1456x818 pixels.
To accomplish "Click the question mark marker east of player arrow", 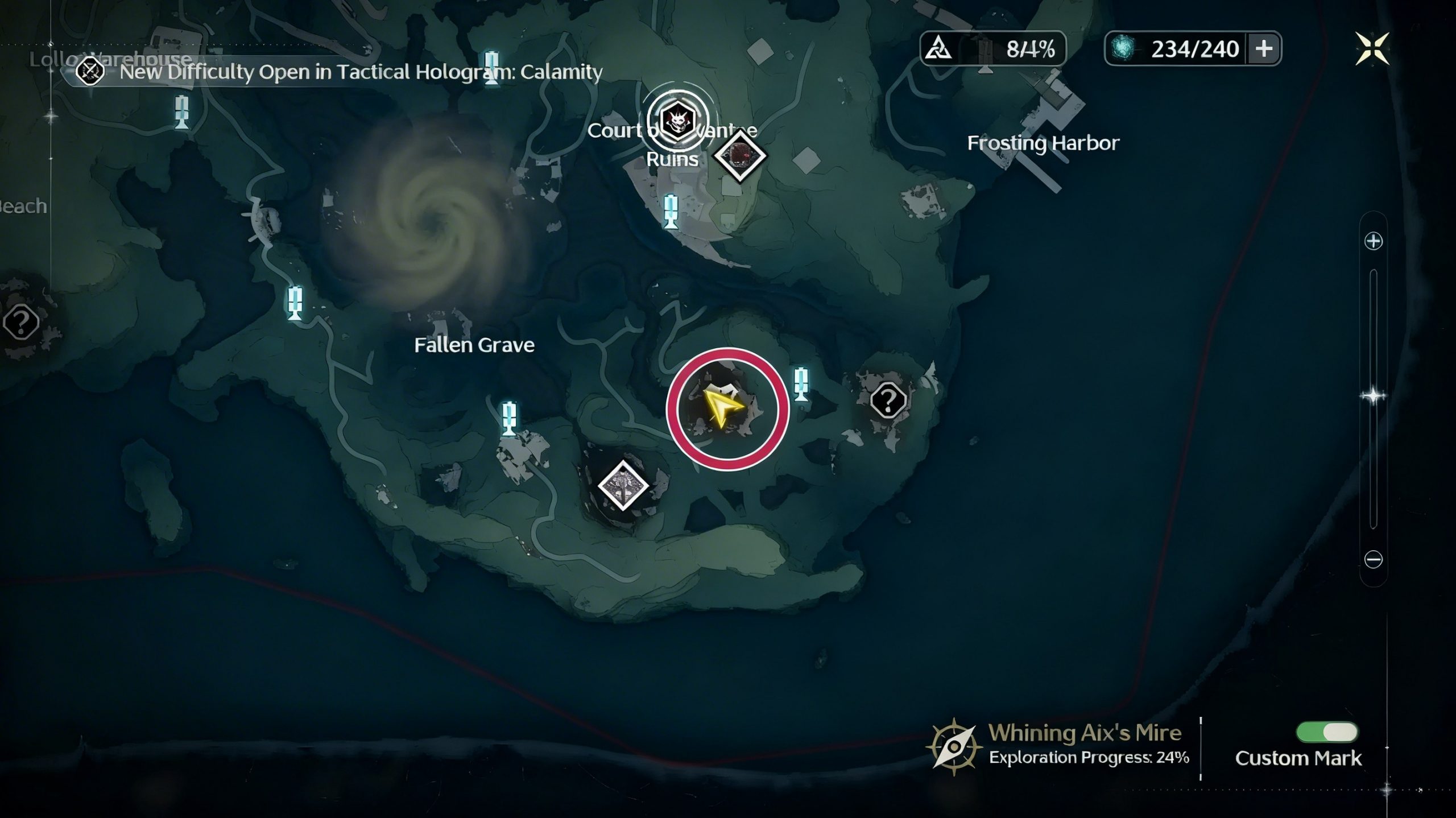I will point(888,400).
